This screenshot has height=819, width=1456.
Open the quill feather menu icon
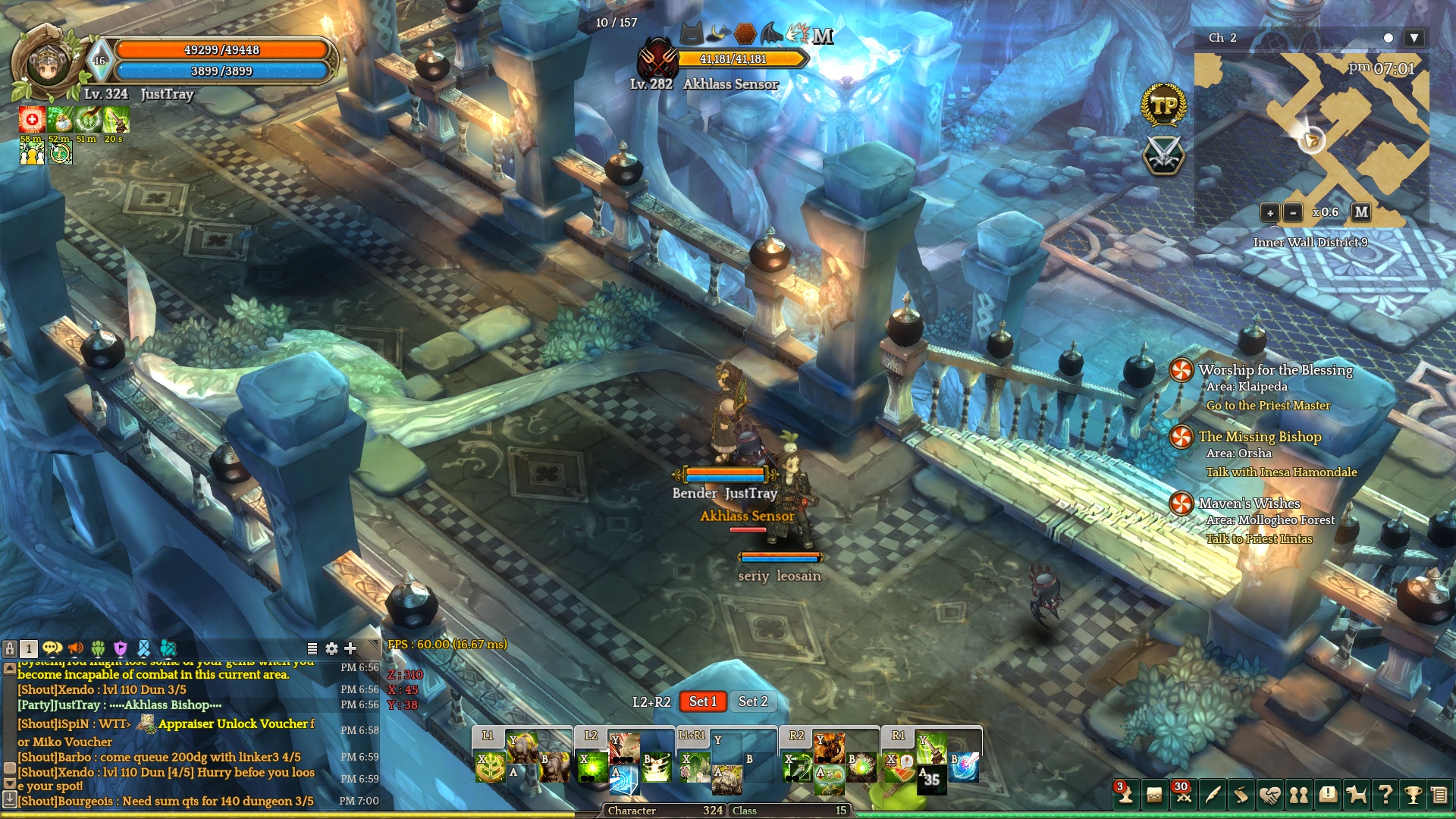(1213, 795)
